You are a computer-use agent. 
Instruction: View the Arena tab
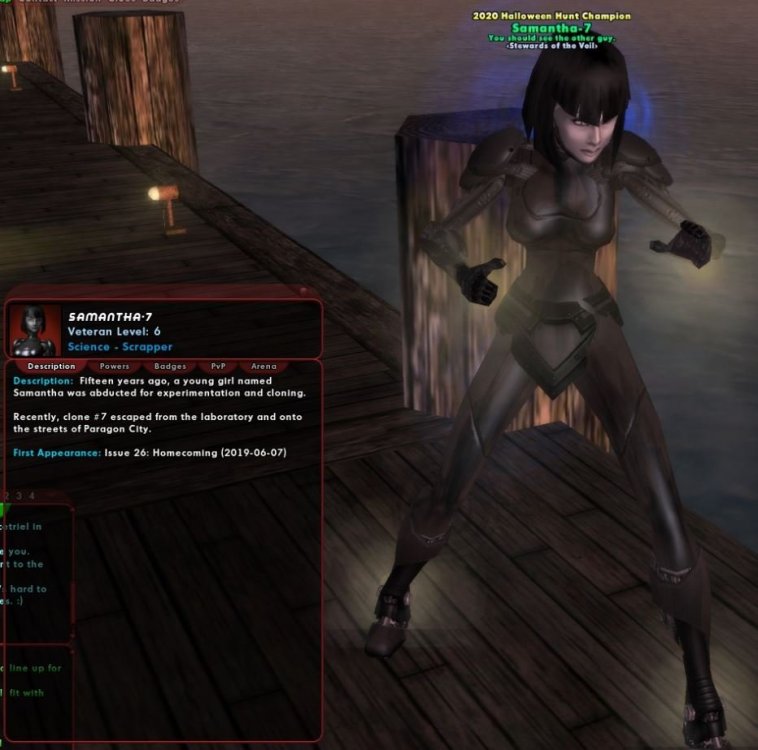[x=264, y=367]
